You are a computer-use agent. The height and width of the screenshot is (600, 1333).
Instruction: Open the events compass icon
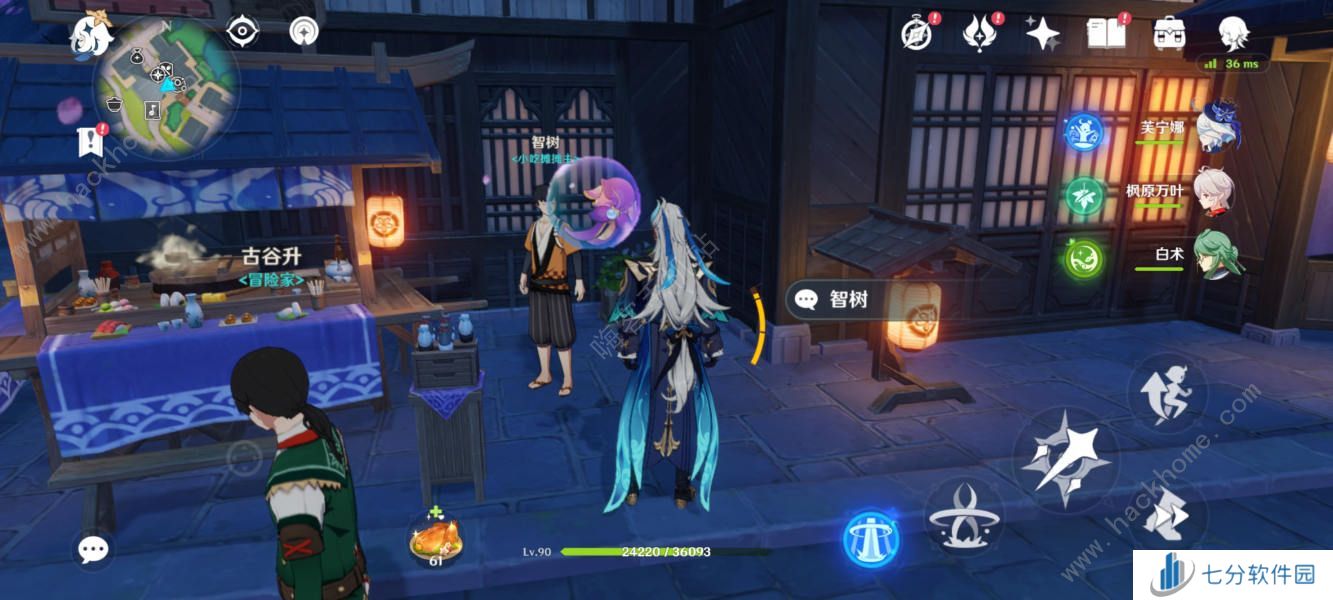point(917,34)
